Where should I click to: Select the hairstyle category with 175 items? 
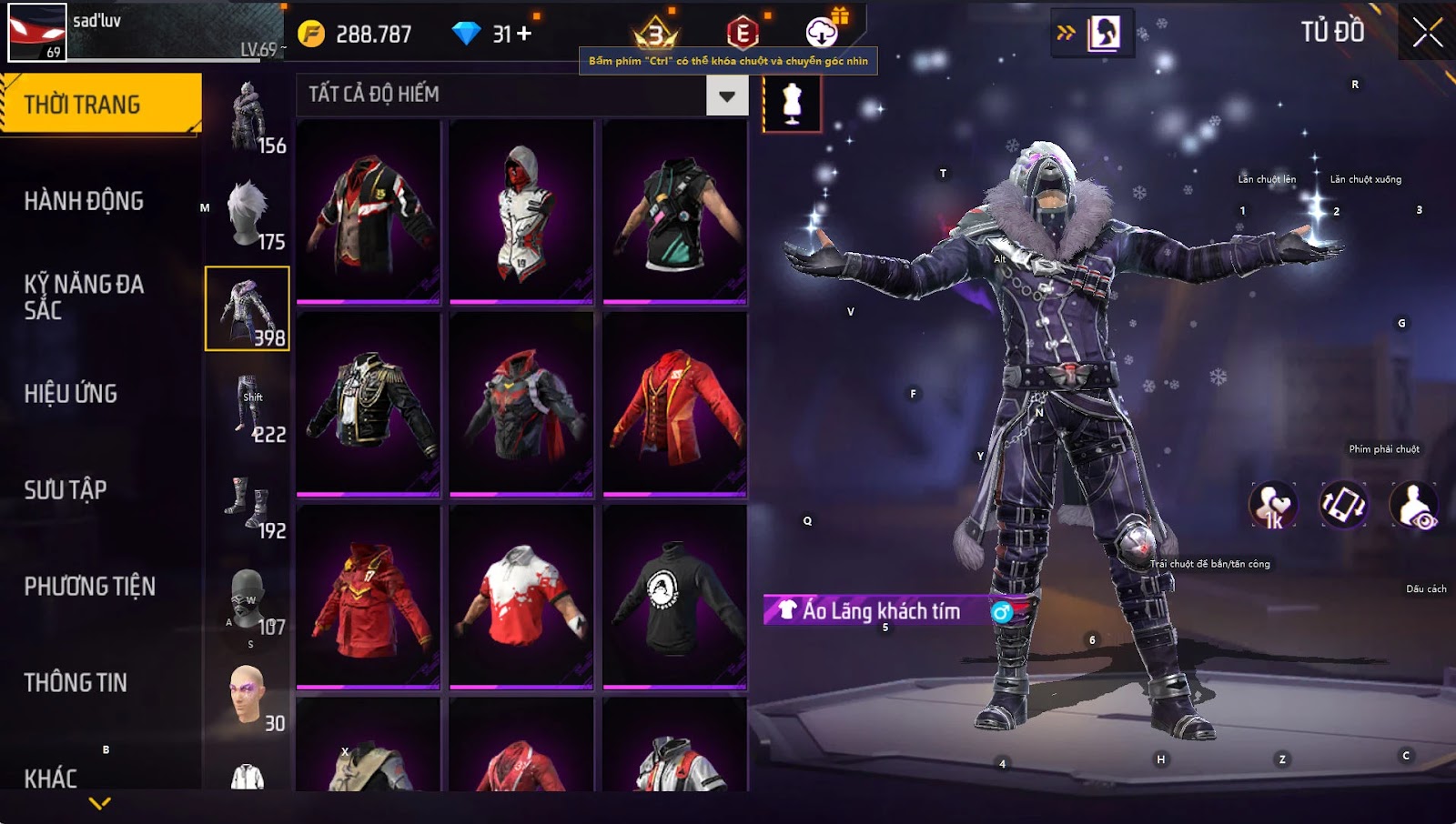tap(248, 213)
